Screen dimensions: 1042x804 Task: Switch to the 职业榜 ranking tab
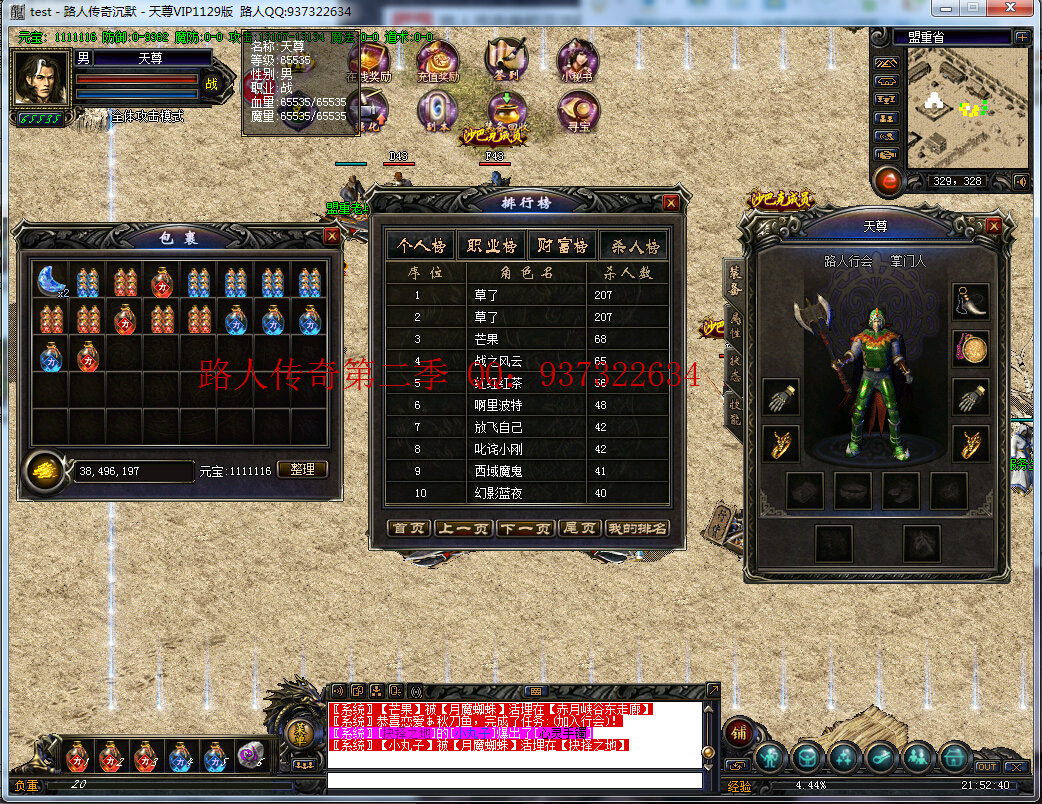click(491, 246)
